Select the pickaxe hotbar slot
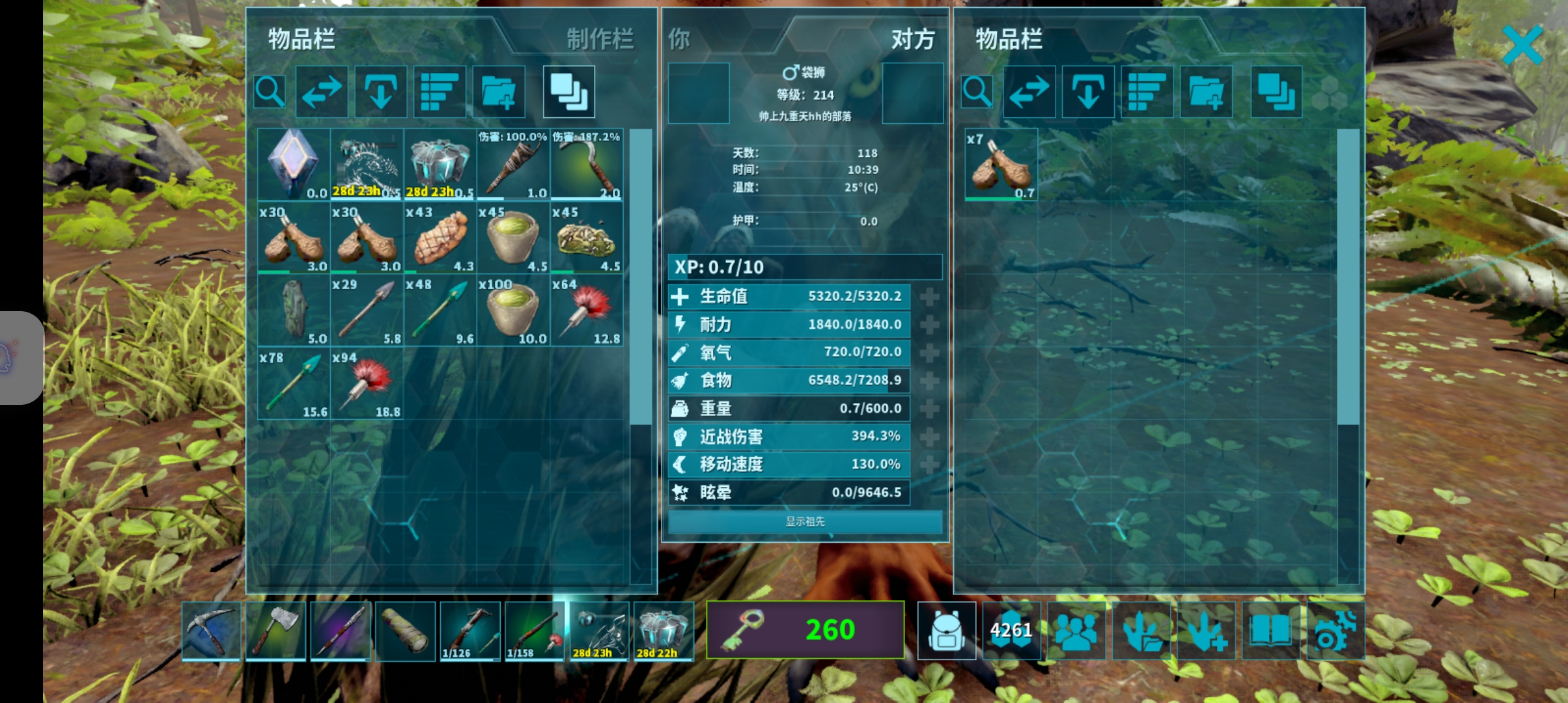1568x703 pixels. tap(211, 630)
